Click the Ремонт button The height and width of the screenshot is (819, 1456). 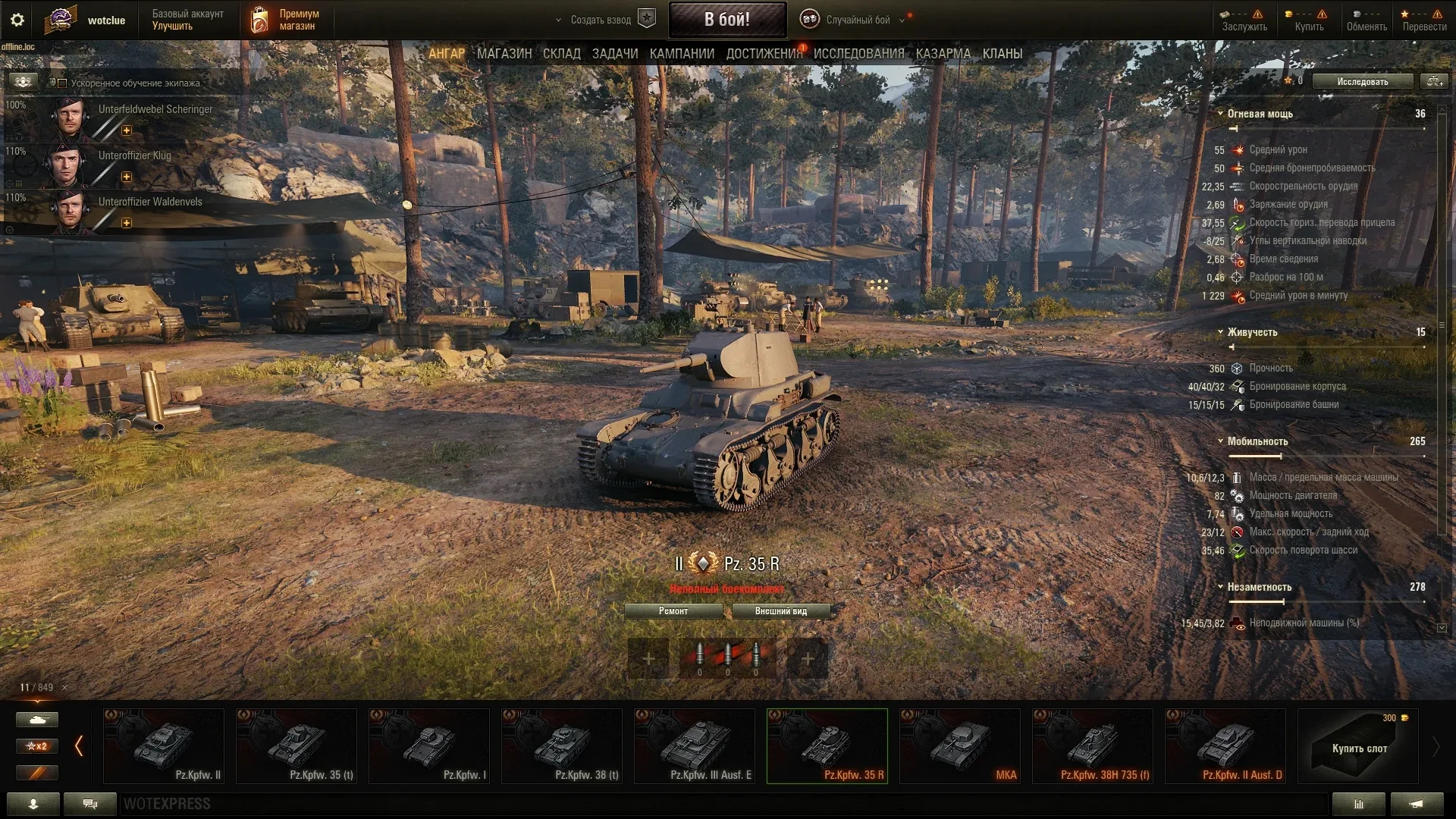pyautogui.click(x=673, y=611)
